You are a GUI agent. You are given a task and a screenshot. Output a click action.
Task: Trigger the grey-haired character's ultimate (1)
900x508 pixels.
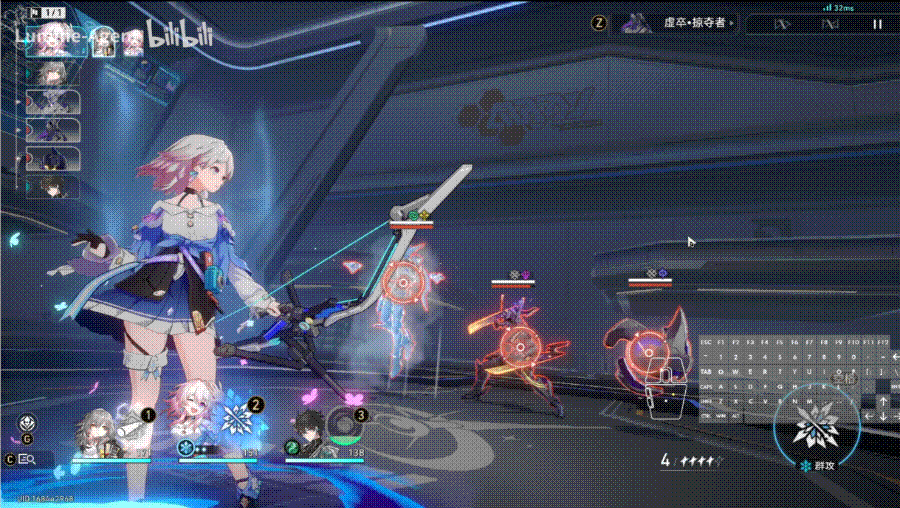point(130,412)
